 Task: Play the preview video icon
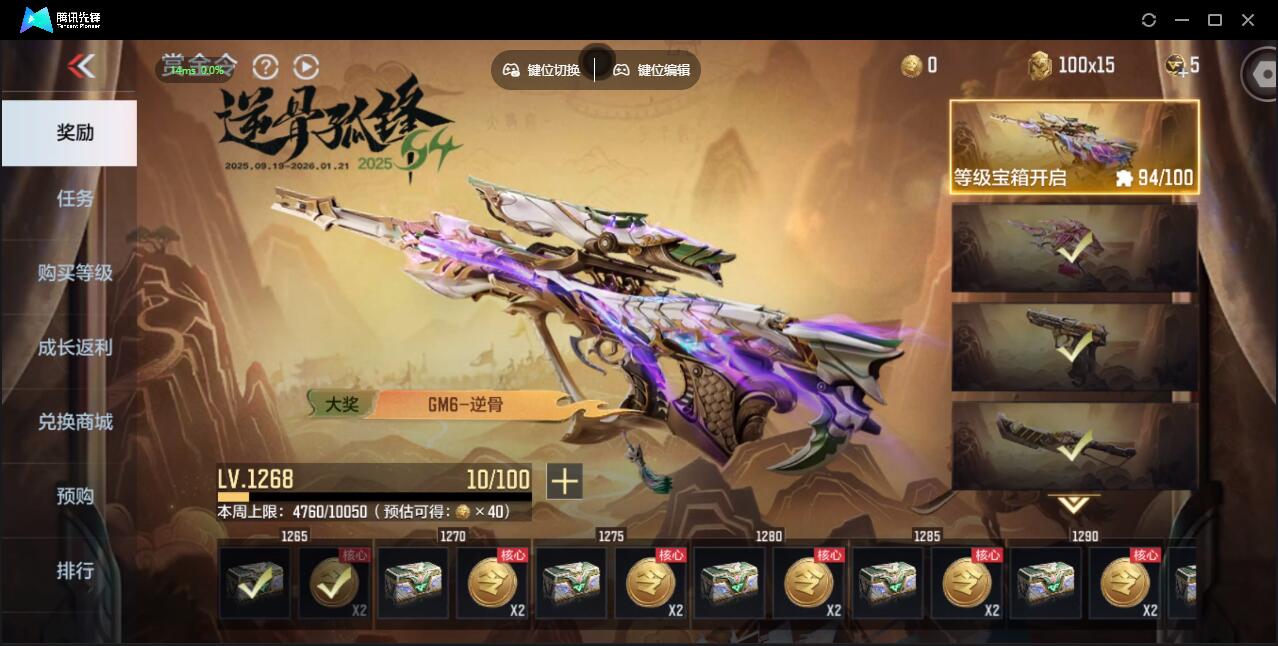click(306, 67)
